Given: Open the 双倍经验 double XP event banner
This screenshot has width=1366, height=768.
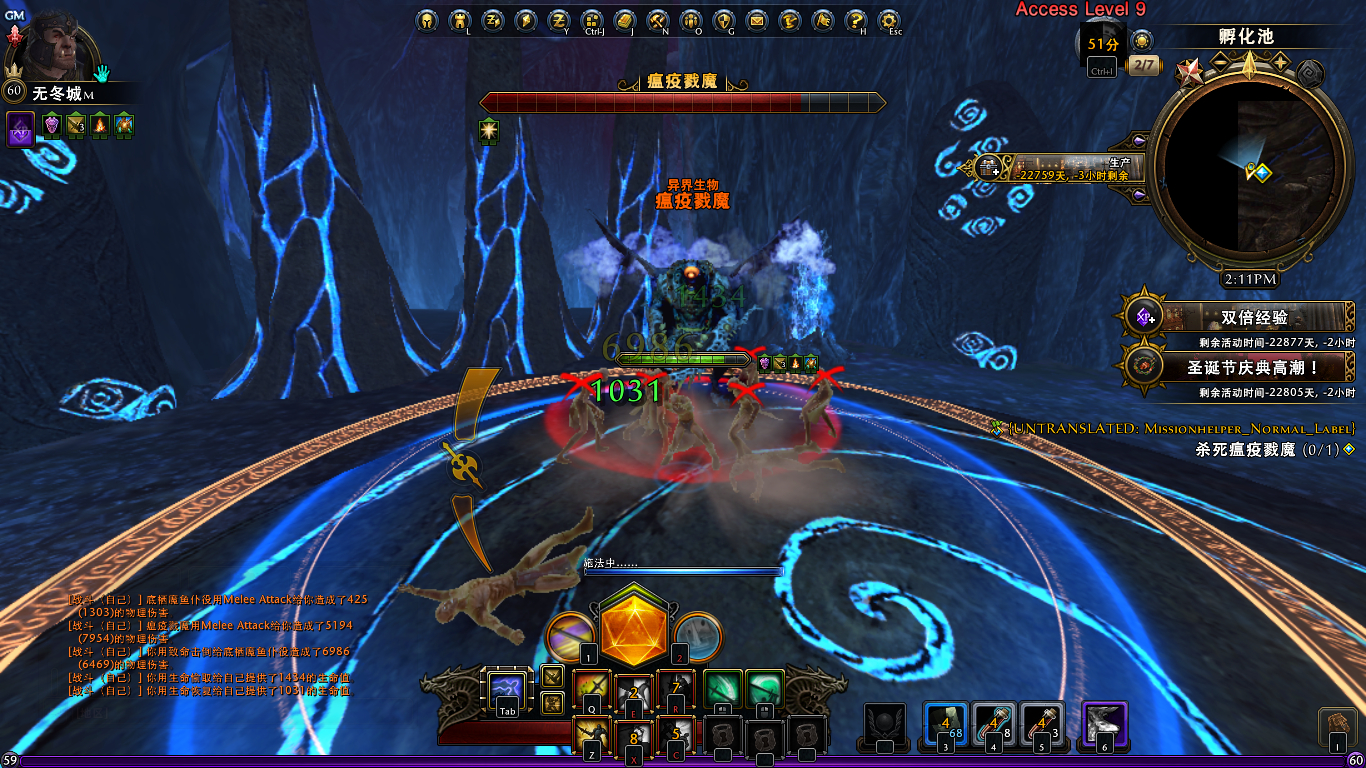Looking at the screenshot, I should tap(1240, 318).
